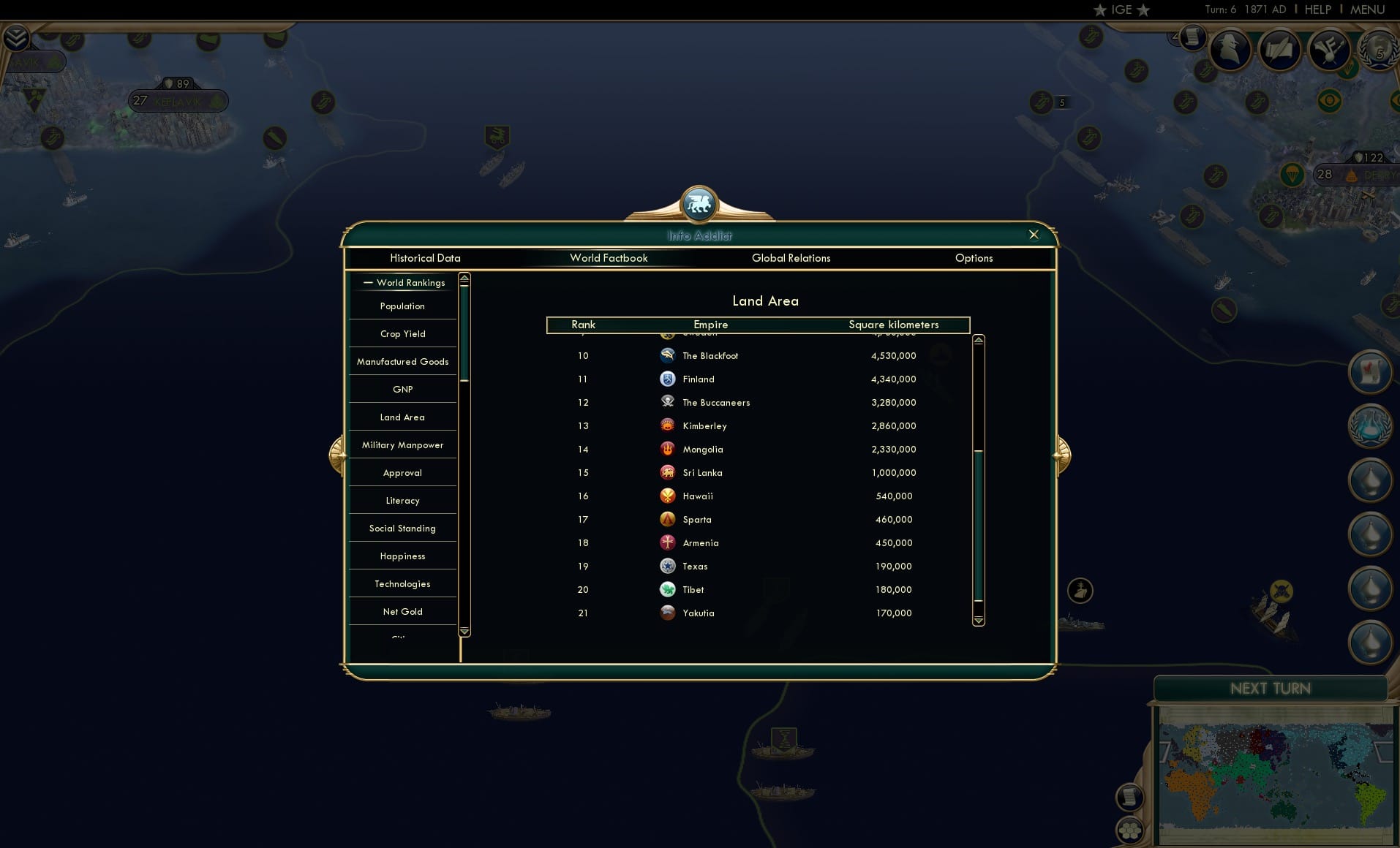Switch to the Historical Data tab
The image size is (1400, 848).
[426, 258]
